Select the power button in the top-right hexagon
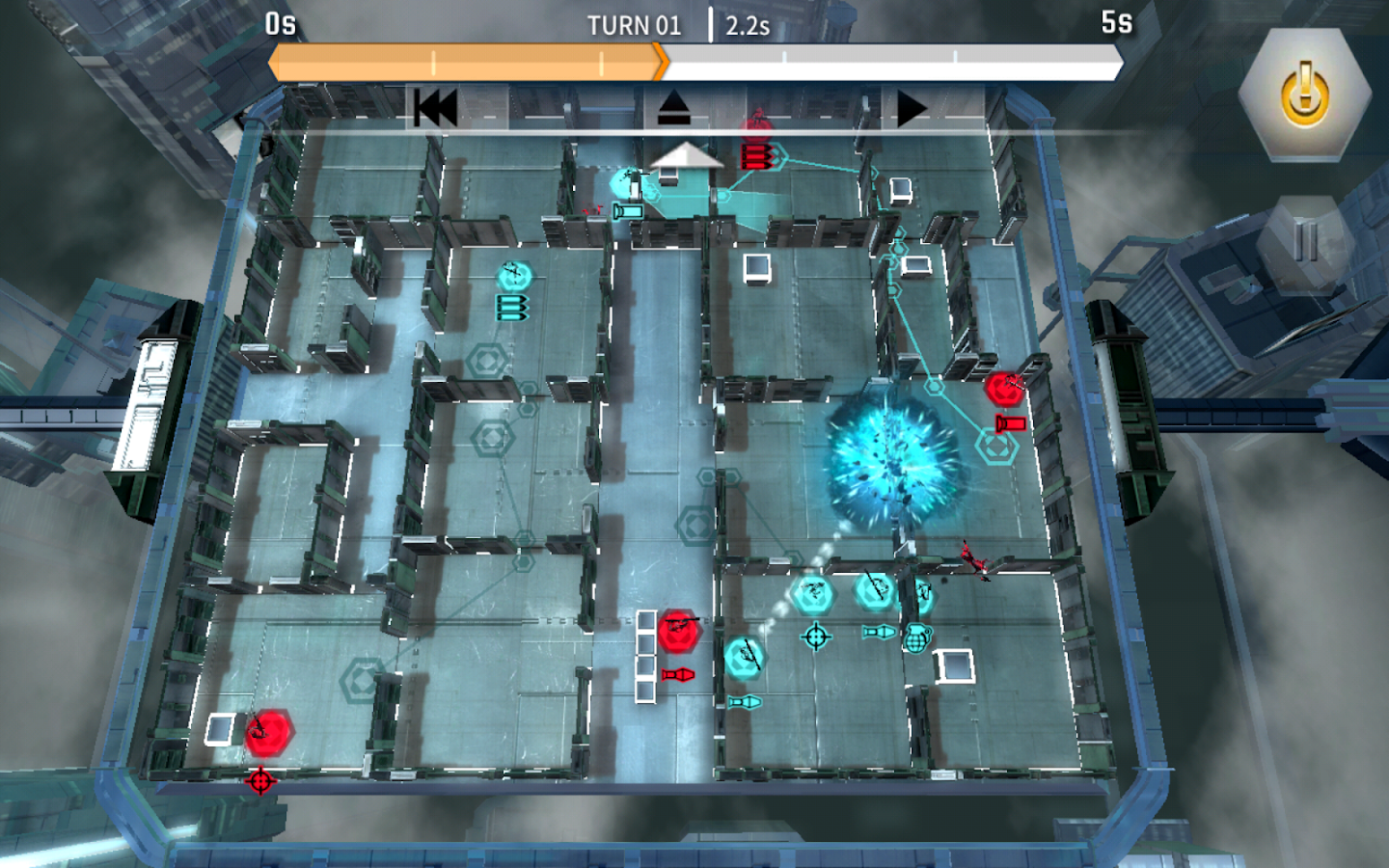 coord(1304,92)
